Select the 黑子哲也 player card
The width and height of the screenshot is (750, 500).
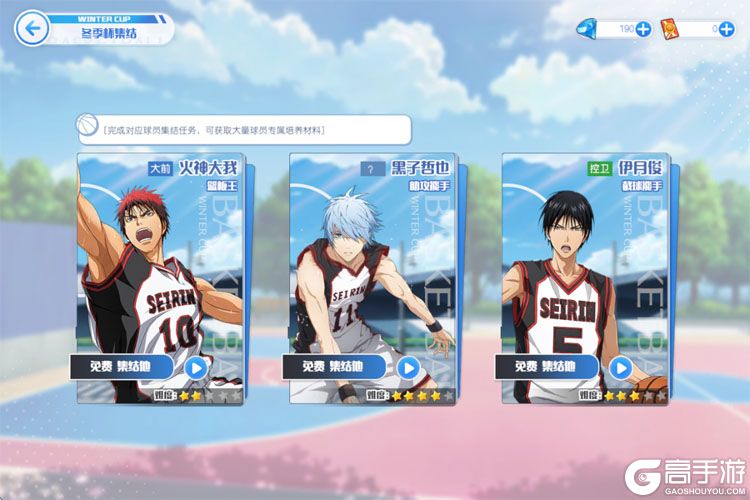(372, 260)
